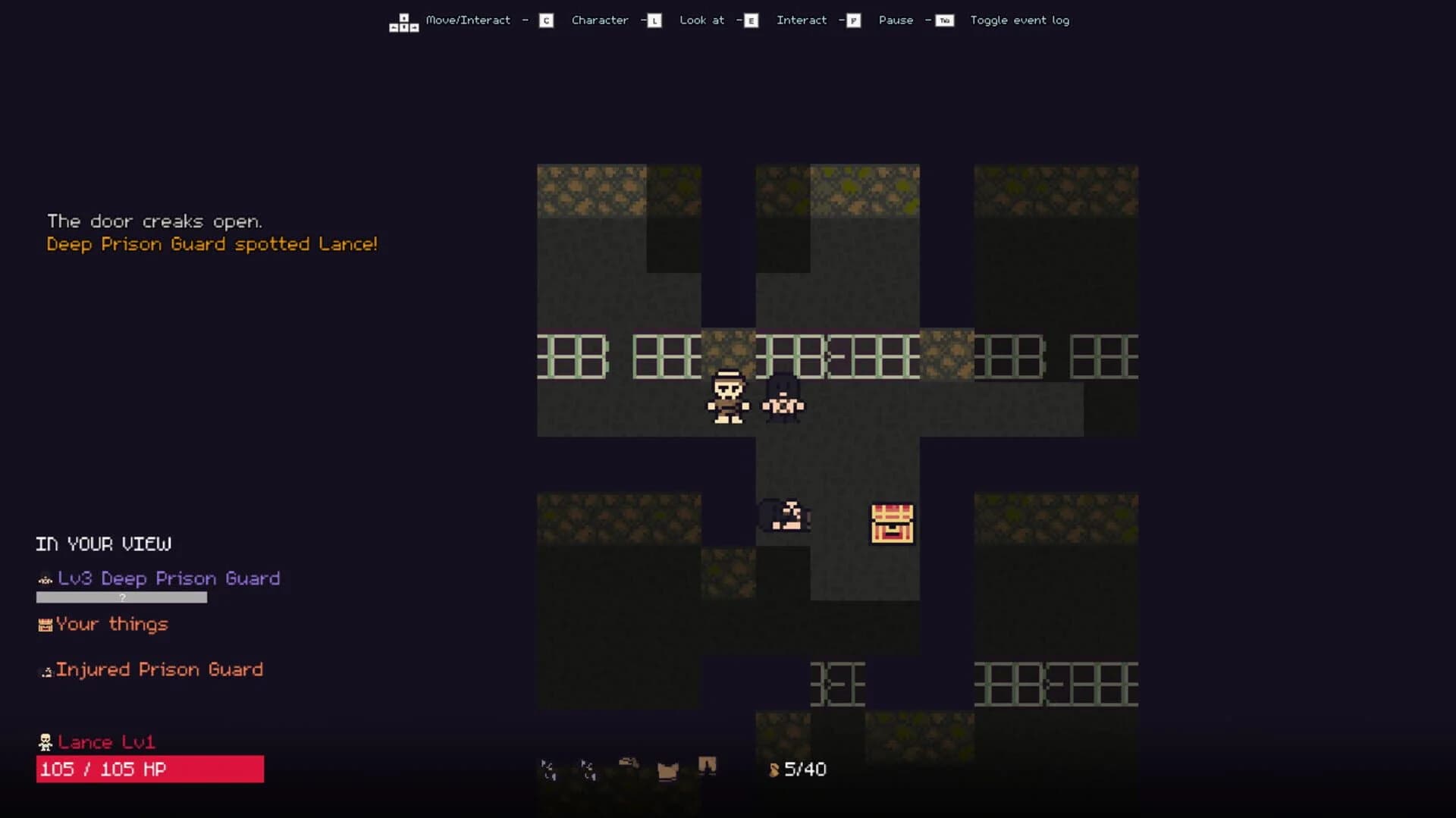Toggle Pause with the Tab keybind button

point(943,20)
